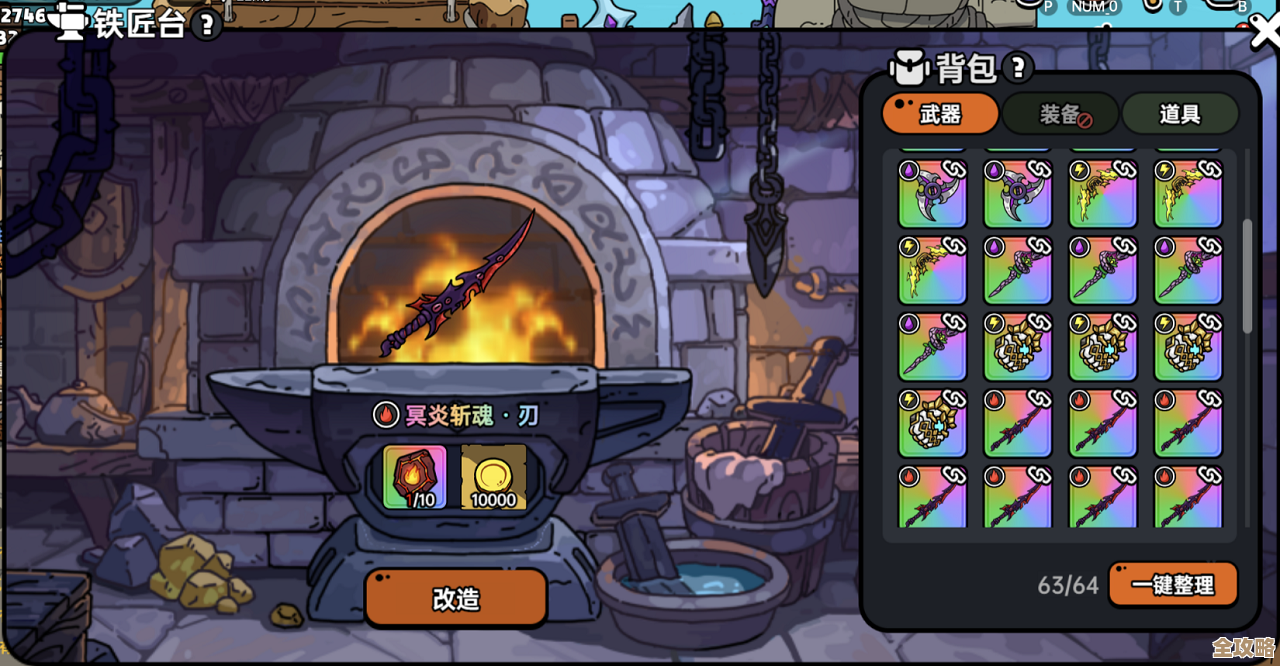The height and width of the screenshot is (666, 1280).
Task: Click the 改造 reforge button
Action: tap(456, 598)
